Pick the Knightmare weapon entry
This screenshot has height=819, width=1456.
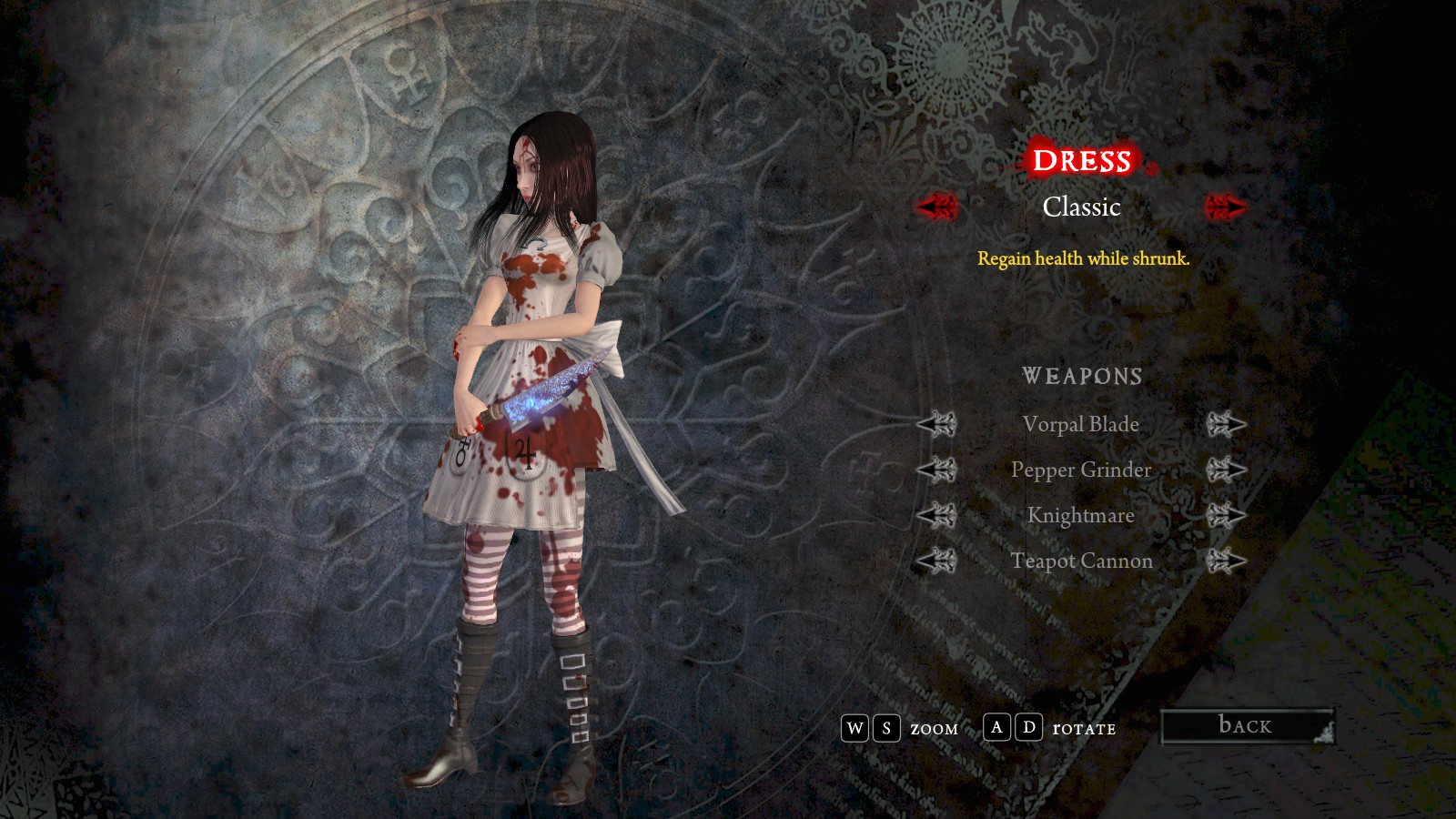pyautogui.click(x=1080, y=515)
